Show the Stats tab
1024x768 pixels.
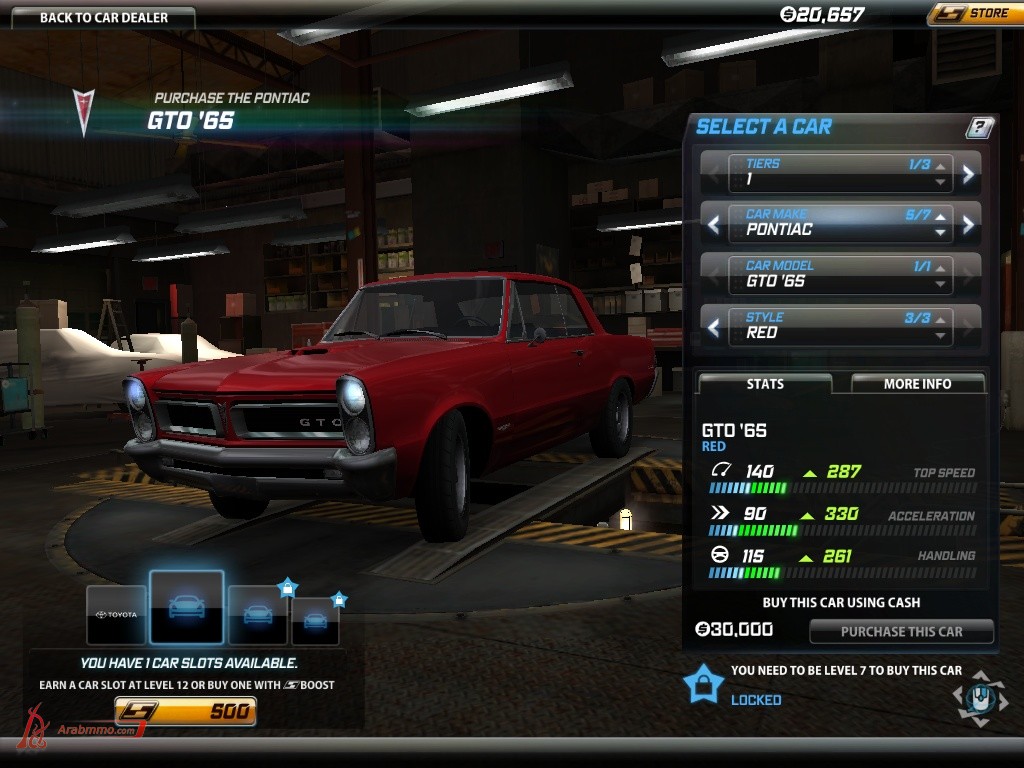click(765, 384)
